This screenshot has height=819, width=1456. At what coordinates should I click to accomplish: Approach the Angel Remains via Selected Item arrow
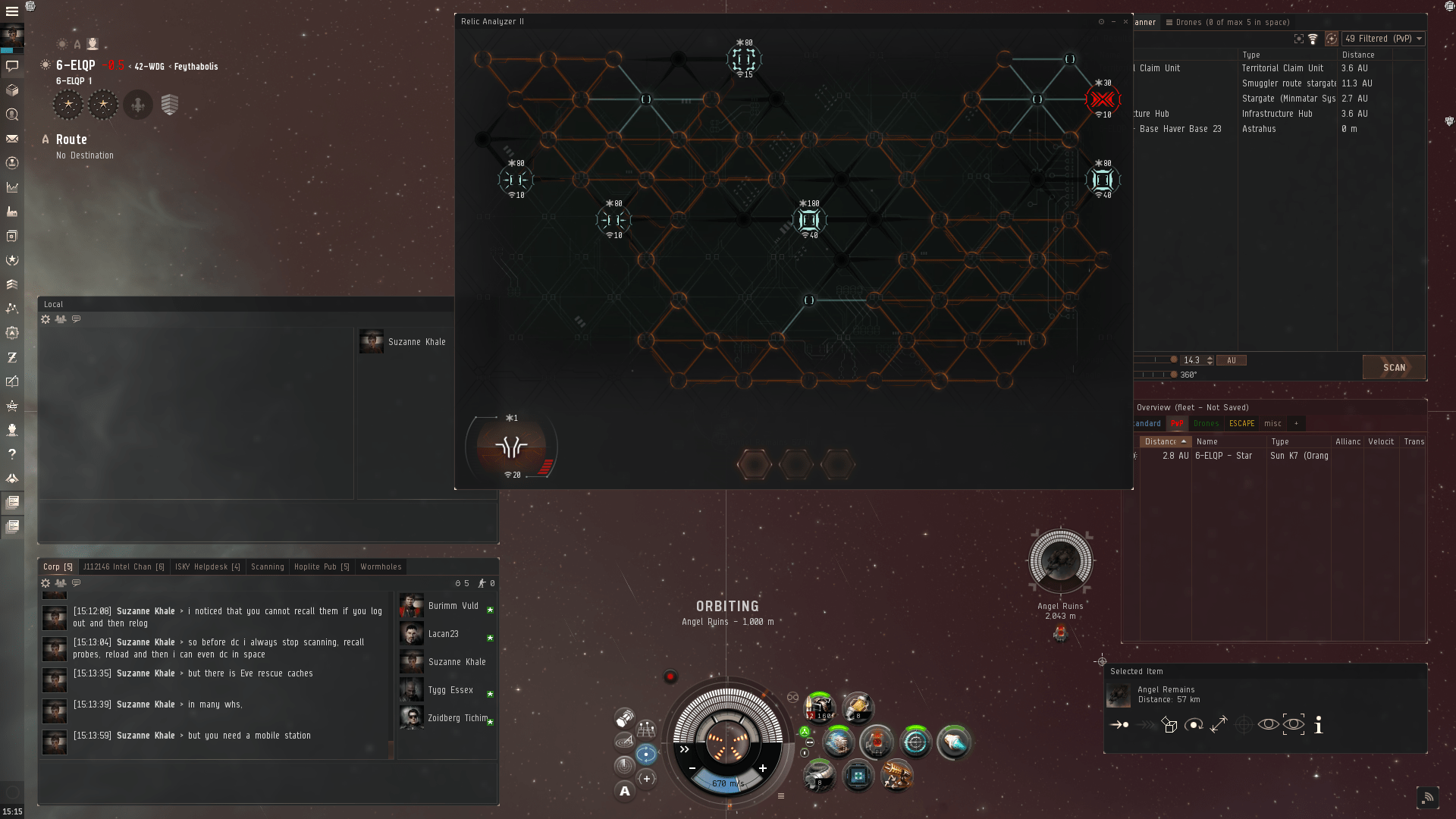click(x=1119, y=724)
